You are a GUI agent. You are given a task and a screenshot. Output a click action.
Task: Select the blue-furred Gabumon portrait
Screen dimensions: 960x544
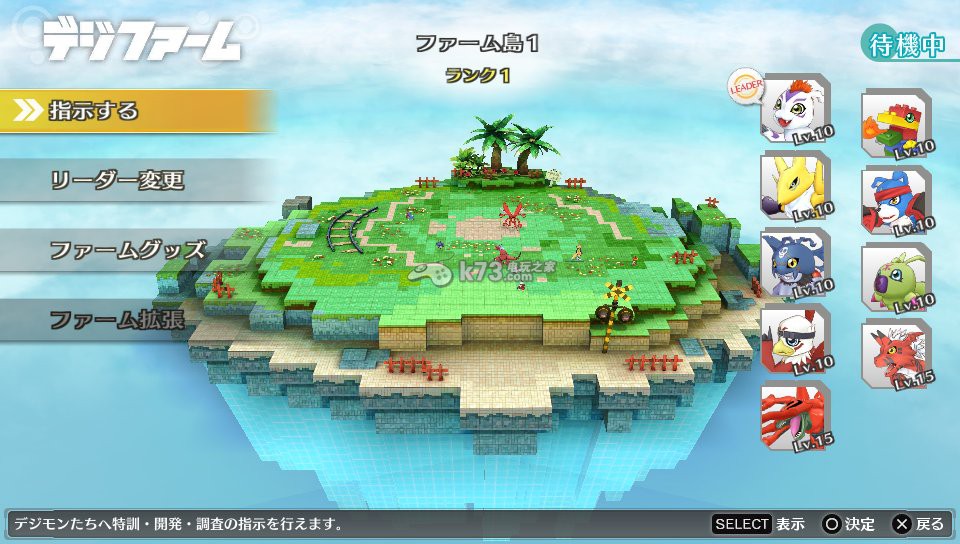pyautogui.click(x=794, y=264)
